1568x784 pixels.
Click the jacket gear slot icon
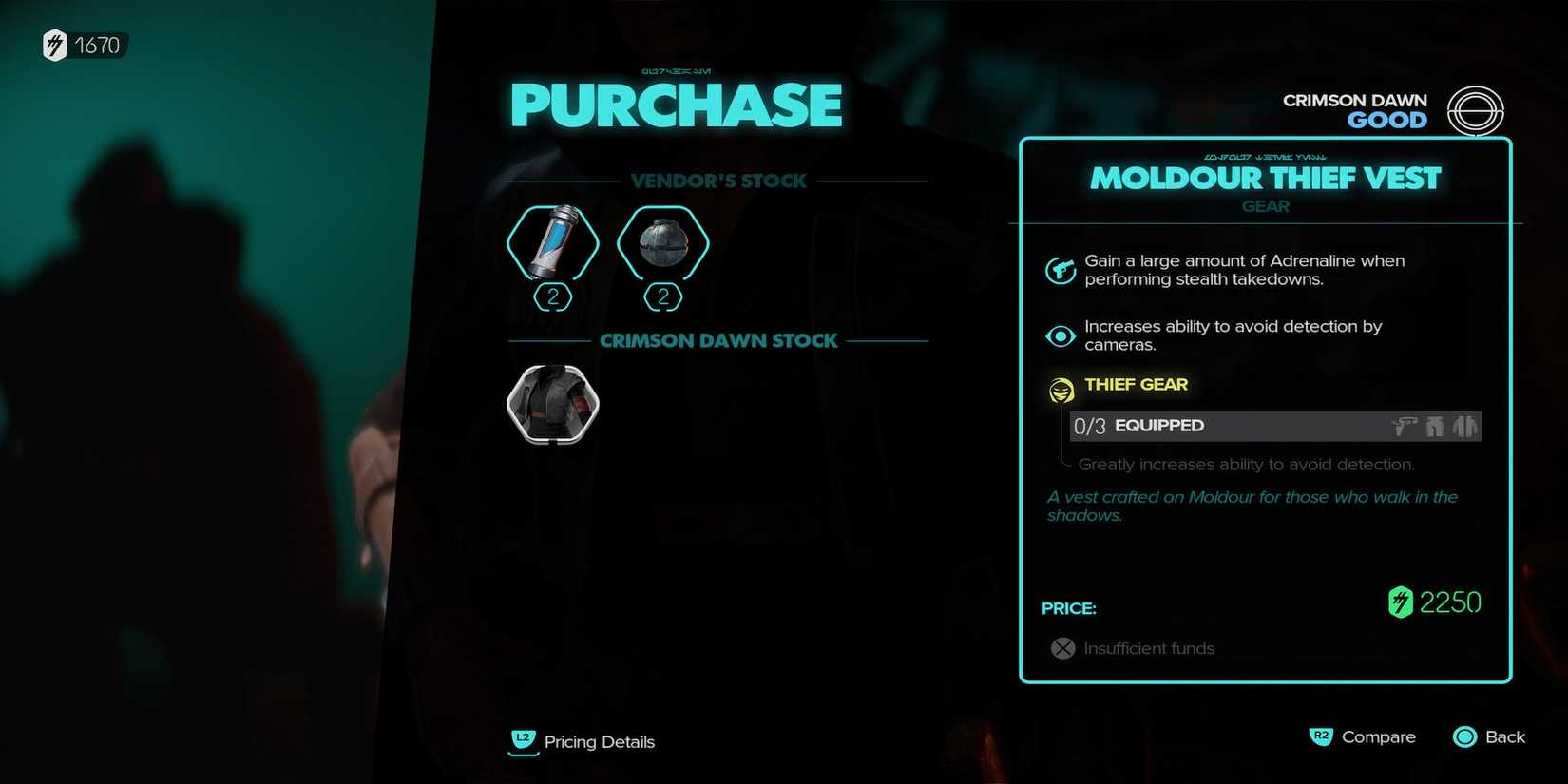pyautogui.click(x=1465, y=426)
